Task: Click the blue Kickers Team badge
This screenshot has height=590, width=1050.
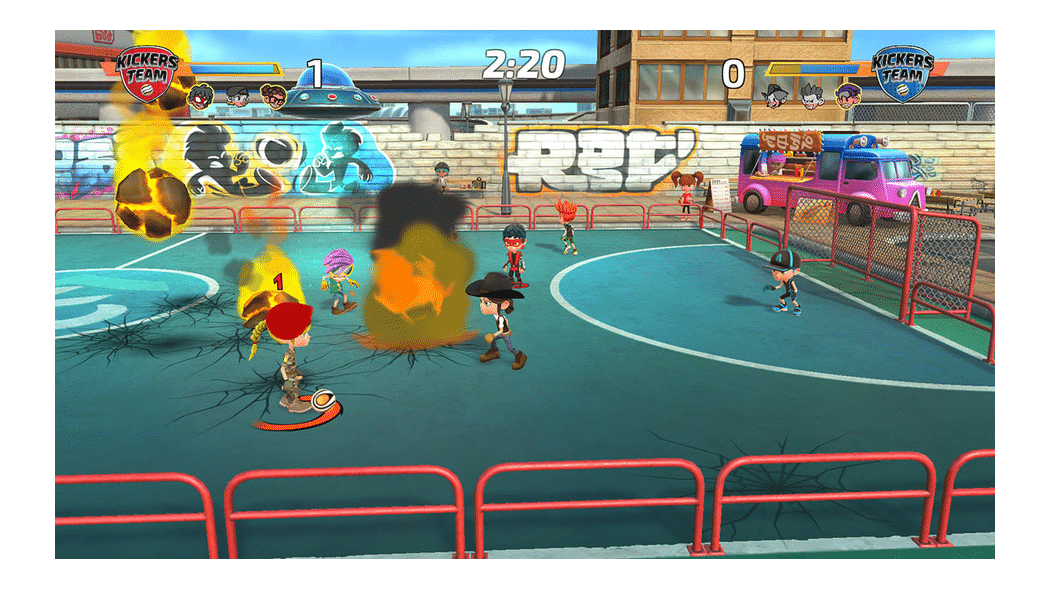Action: pos(902,72)
